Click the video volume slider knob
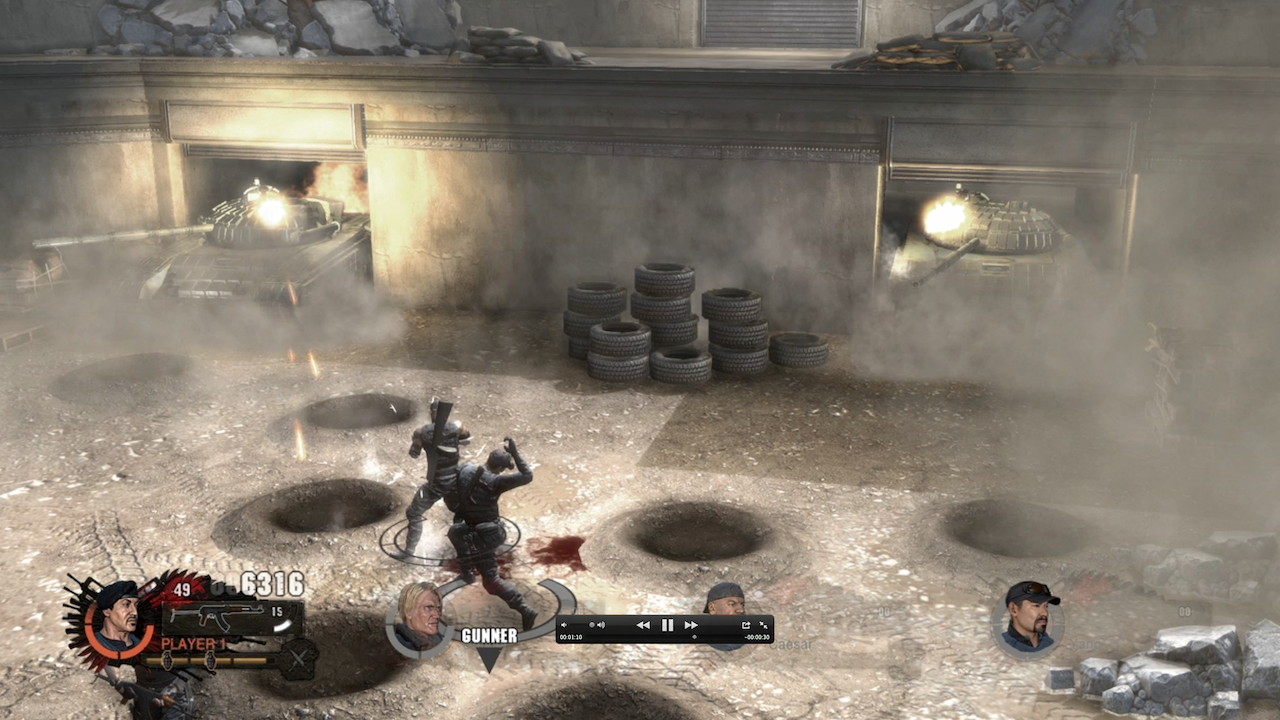This screenshot has height=720, width=1280. [591, 625]
